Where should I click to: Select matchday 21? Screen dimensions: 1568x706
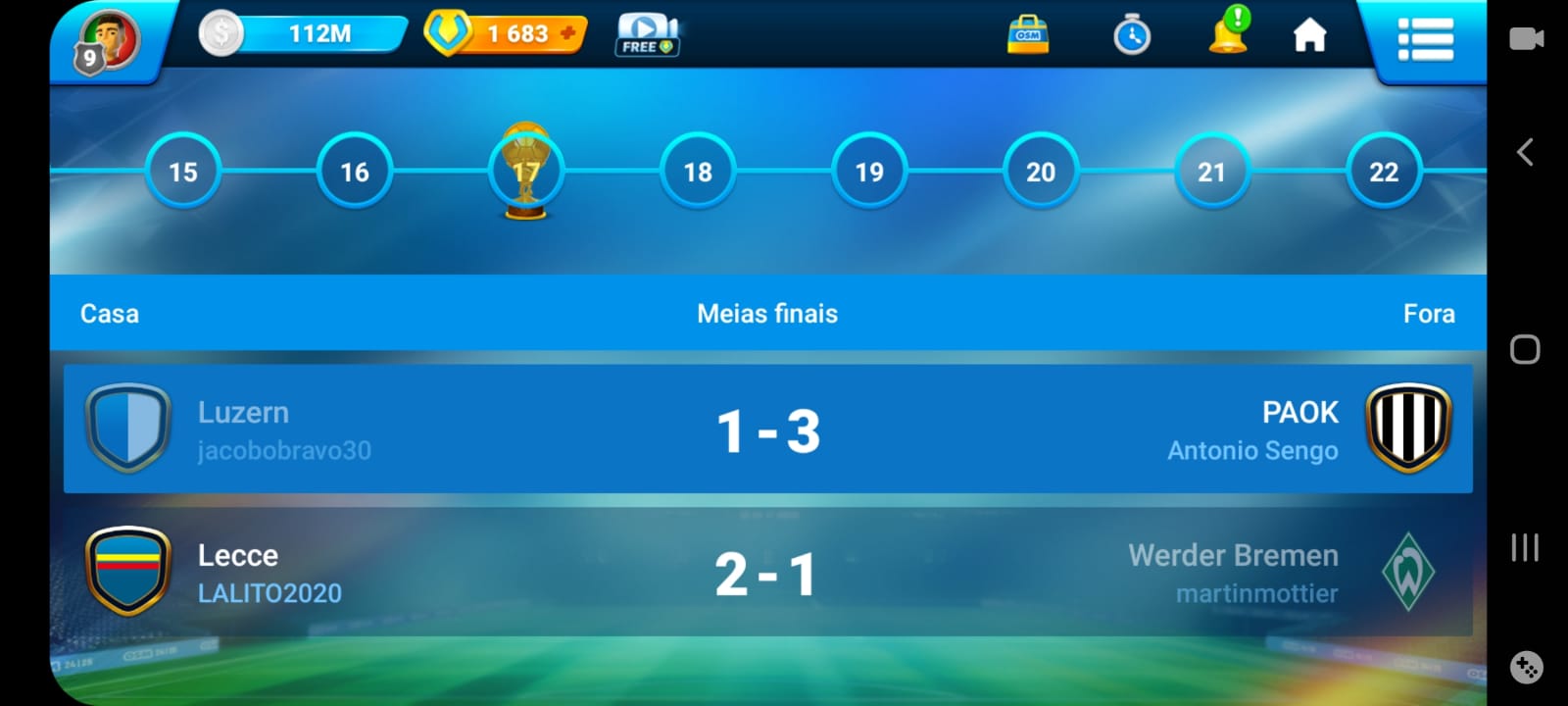click(1212, 172)
